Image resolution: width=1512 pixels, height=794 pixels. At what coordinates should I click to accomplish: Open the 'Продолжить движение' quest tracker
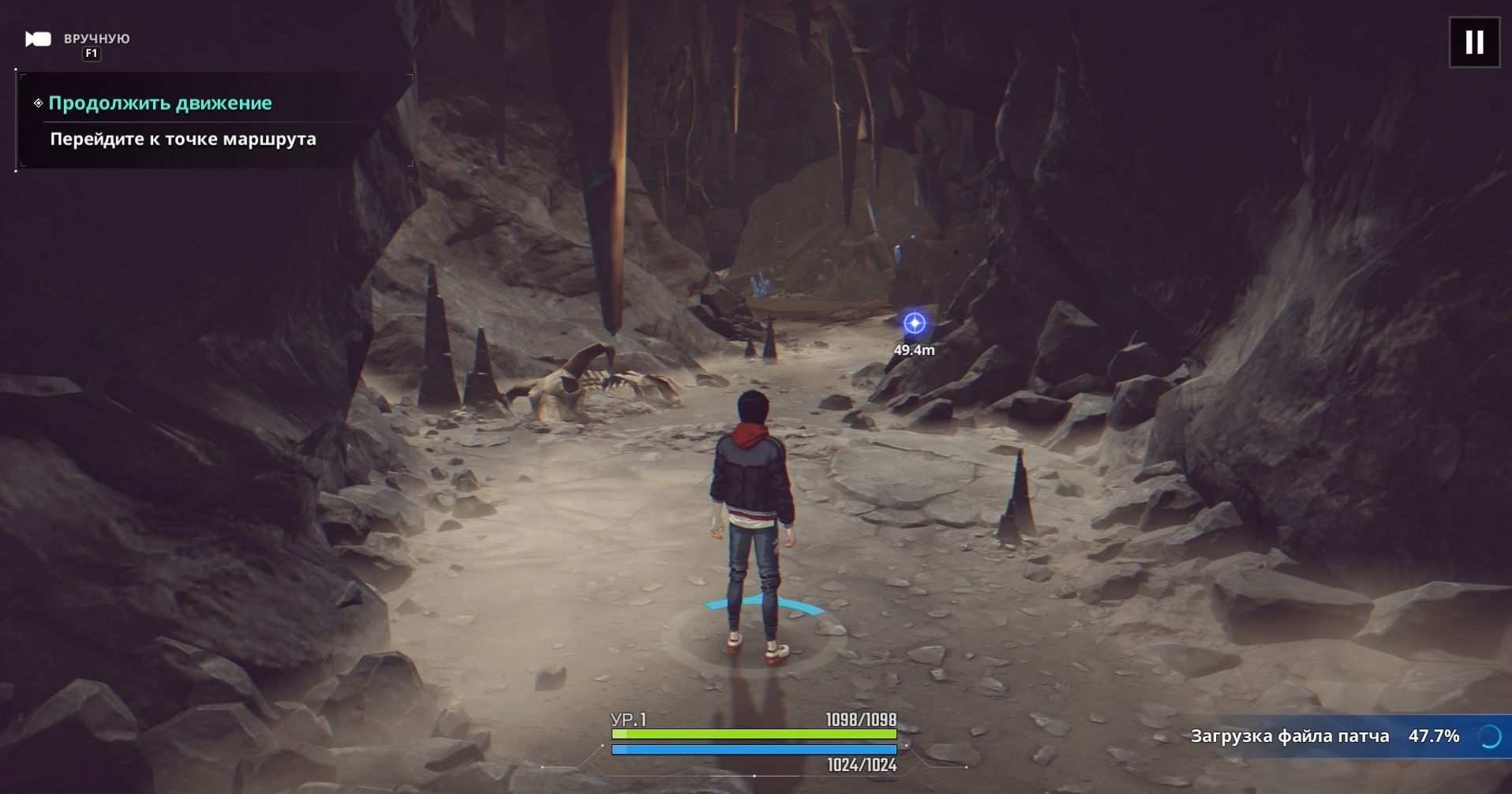(x=160, y=103)
